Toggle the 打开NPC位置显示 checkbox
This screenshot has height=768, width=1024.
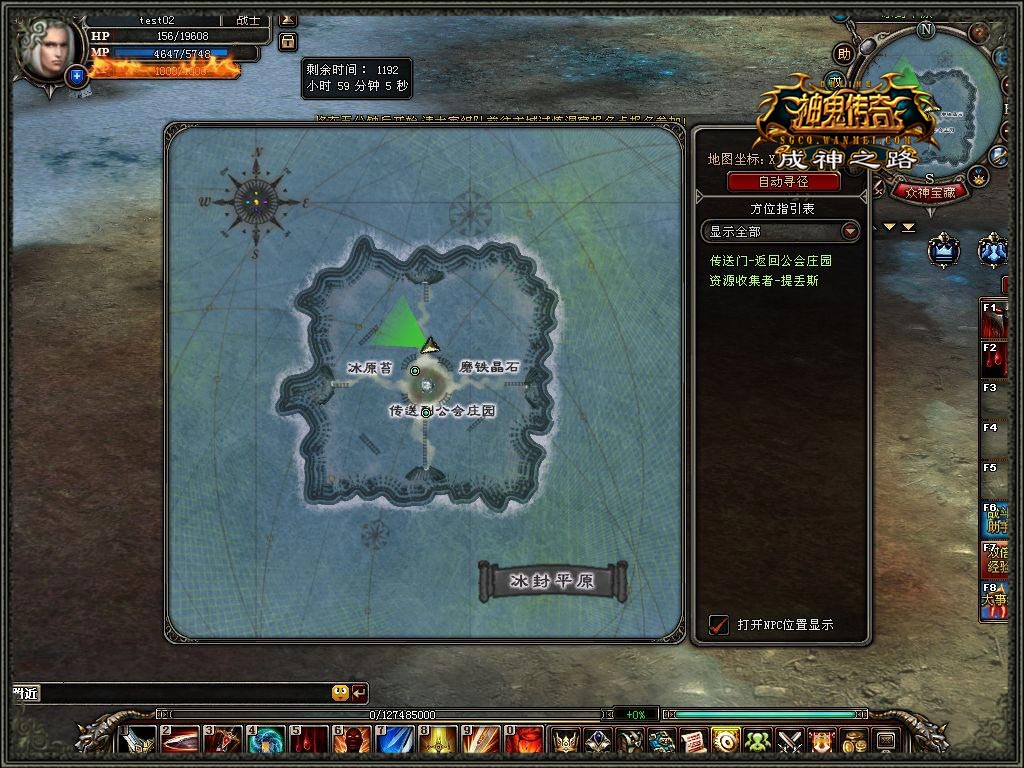[719, 625]
